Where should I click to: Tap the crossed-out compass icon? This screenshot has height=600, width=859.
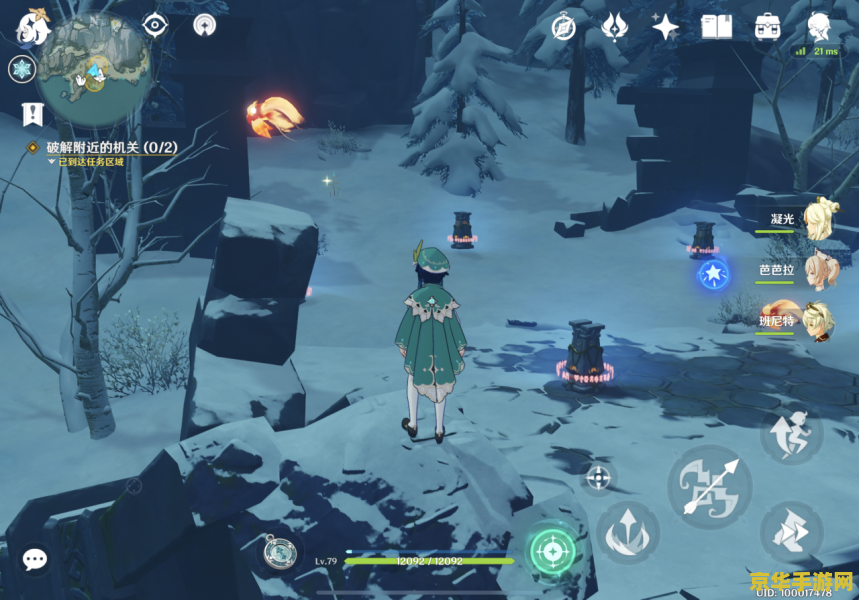(x=564, y=26)
